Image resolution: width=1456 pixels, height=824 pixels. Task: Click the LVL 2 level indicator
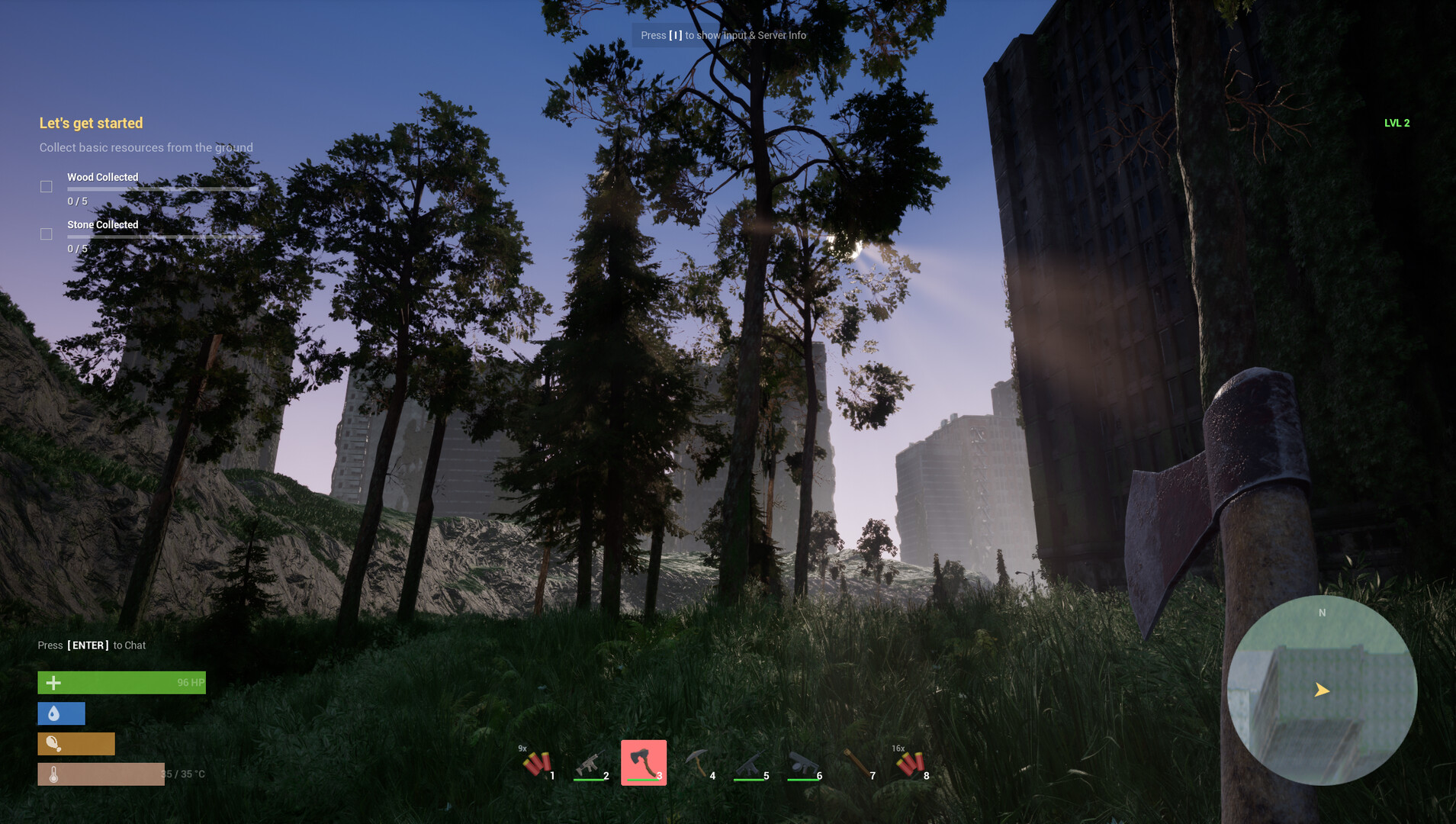1397,122
